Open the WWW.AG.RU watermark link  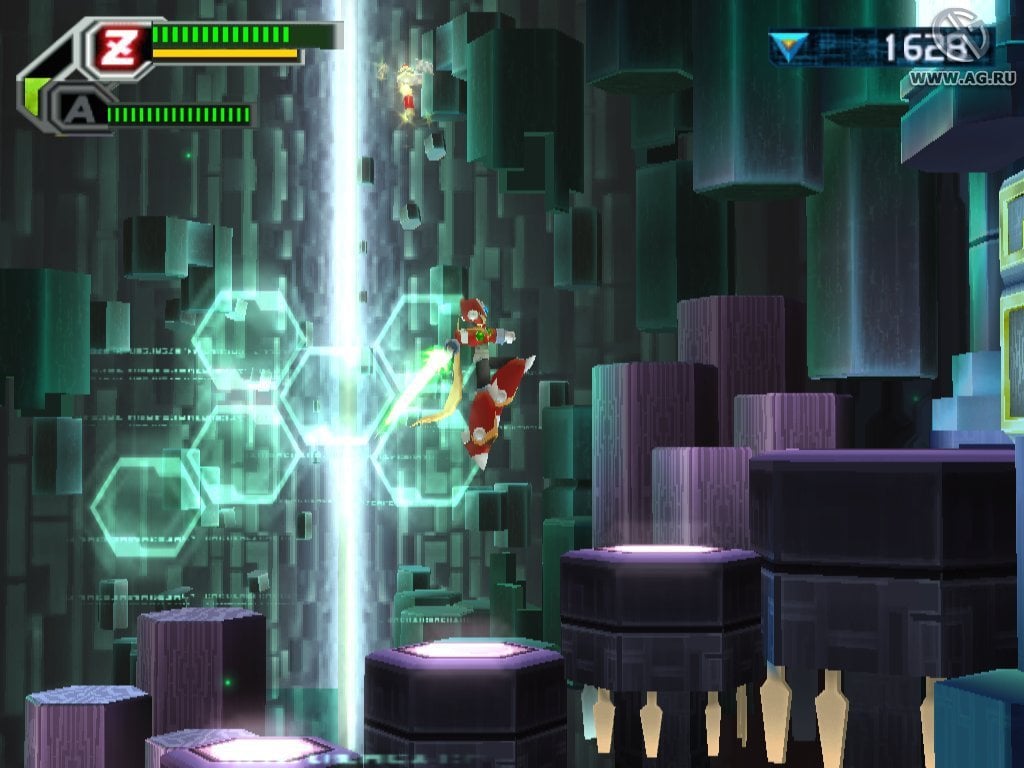(x=955, y=77)
